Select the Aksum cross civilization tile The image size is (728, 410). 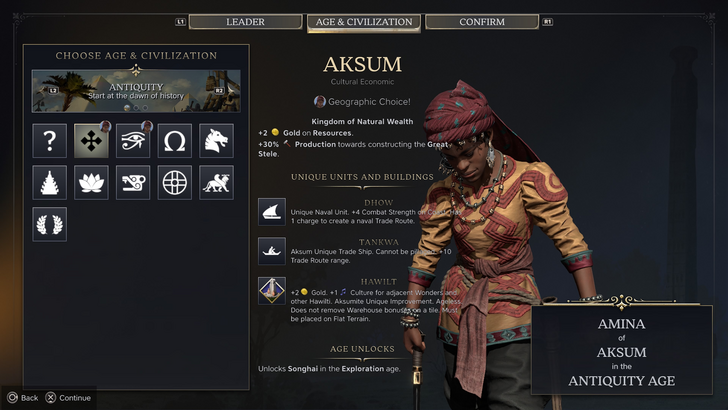[x=91, y=141]
